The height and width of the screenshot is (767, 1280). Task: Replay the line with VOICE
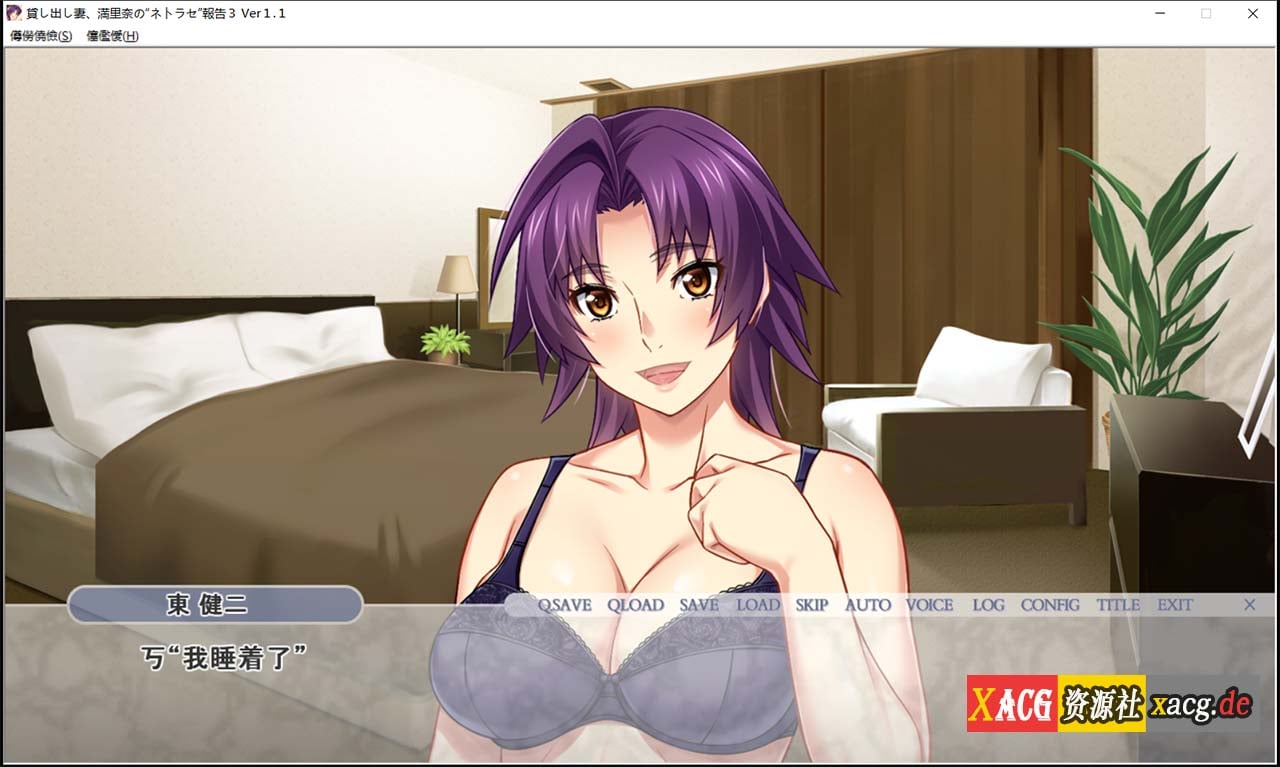click(930, 605)
